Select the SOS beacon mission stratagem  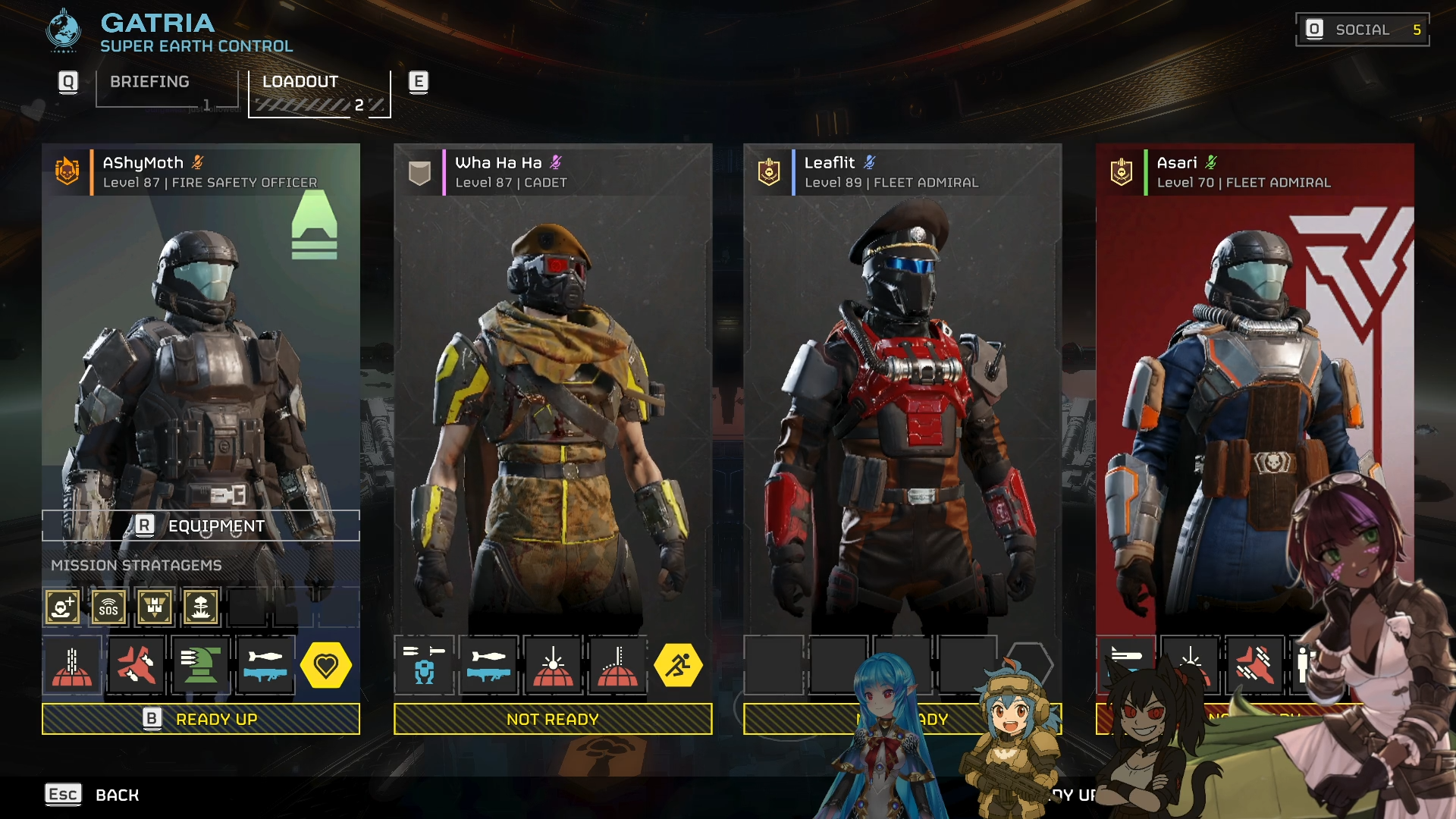click(x=108, y=607)
